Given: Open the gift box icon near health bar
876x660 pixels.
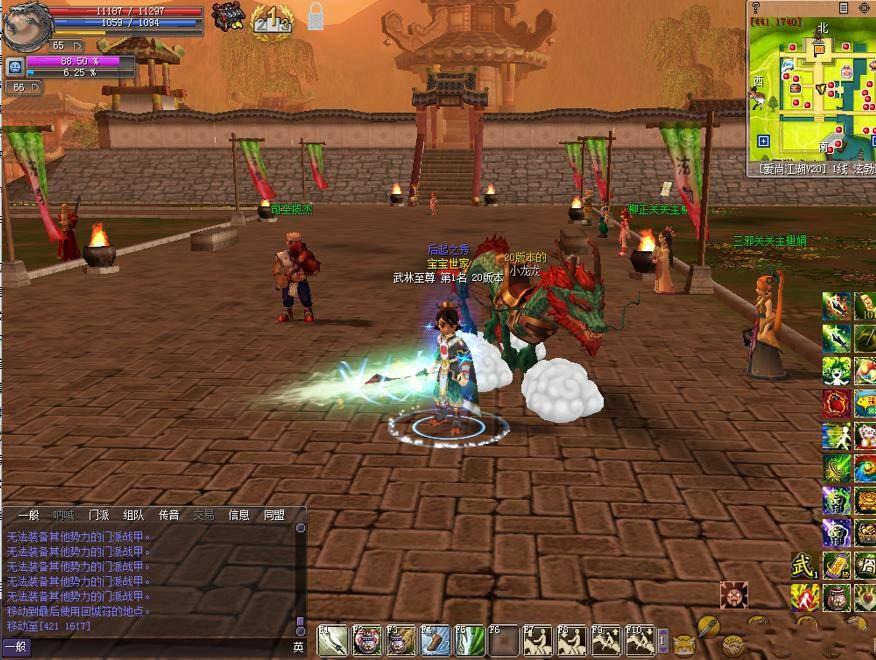Looking at the screenshot, I should [229, 17].
